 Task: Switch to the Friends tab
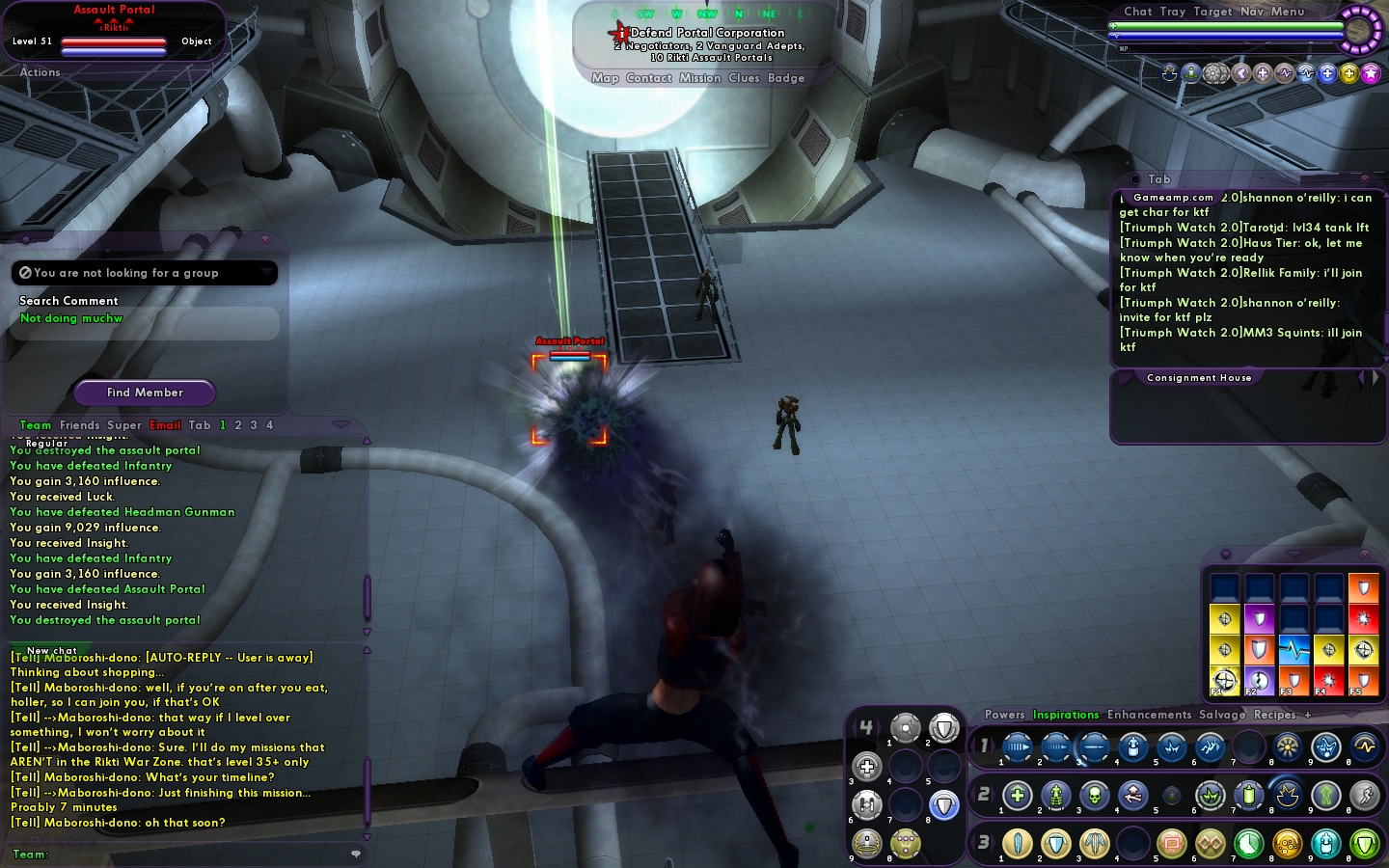pos(79,425)
